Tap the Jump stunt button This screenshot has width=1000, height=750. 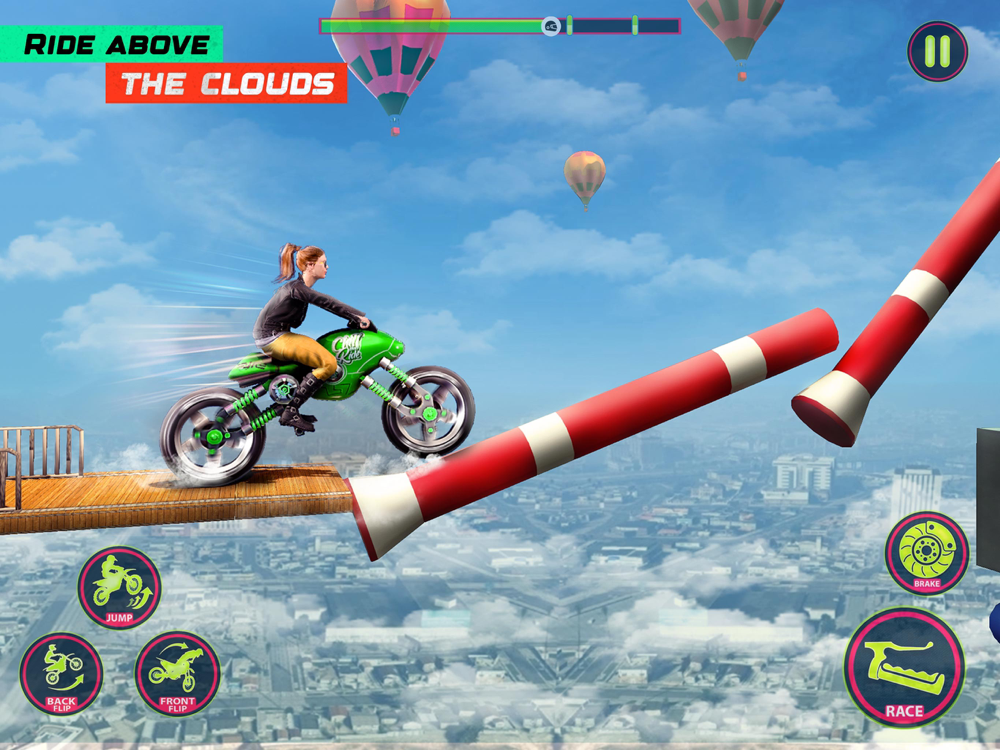click(x=119, y=587)
